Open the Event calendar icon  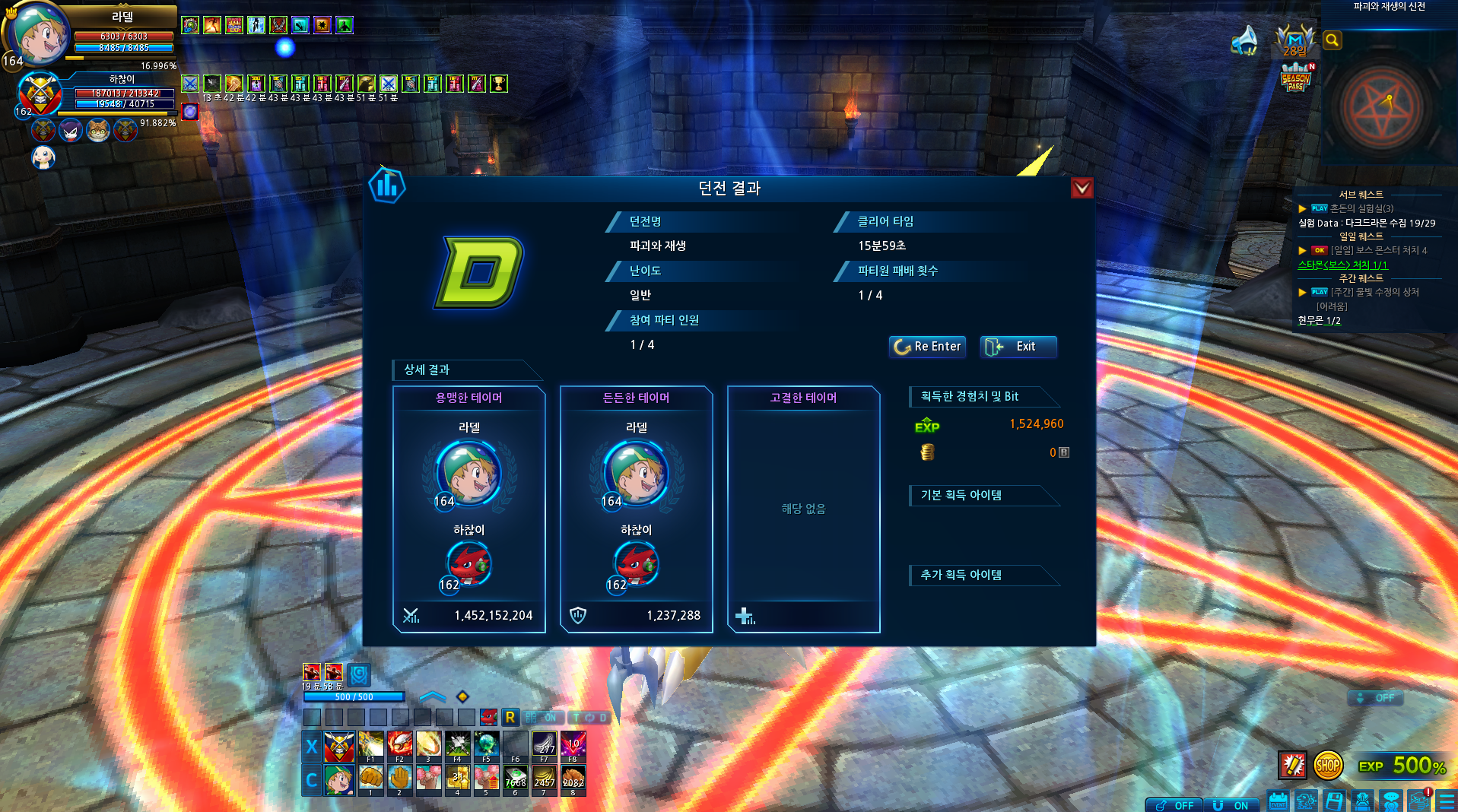(x=1278, y=801)
